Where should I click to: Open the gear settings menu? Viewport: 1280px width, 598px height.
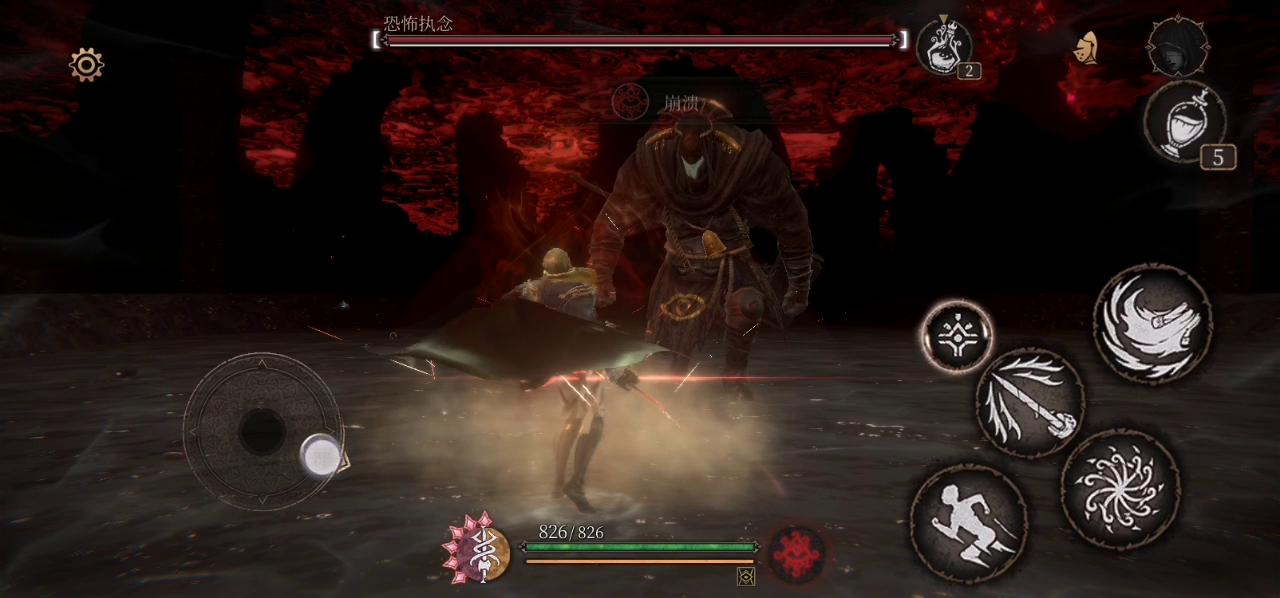click(x=87, y=65)
